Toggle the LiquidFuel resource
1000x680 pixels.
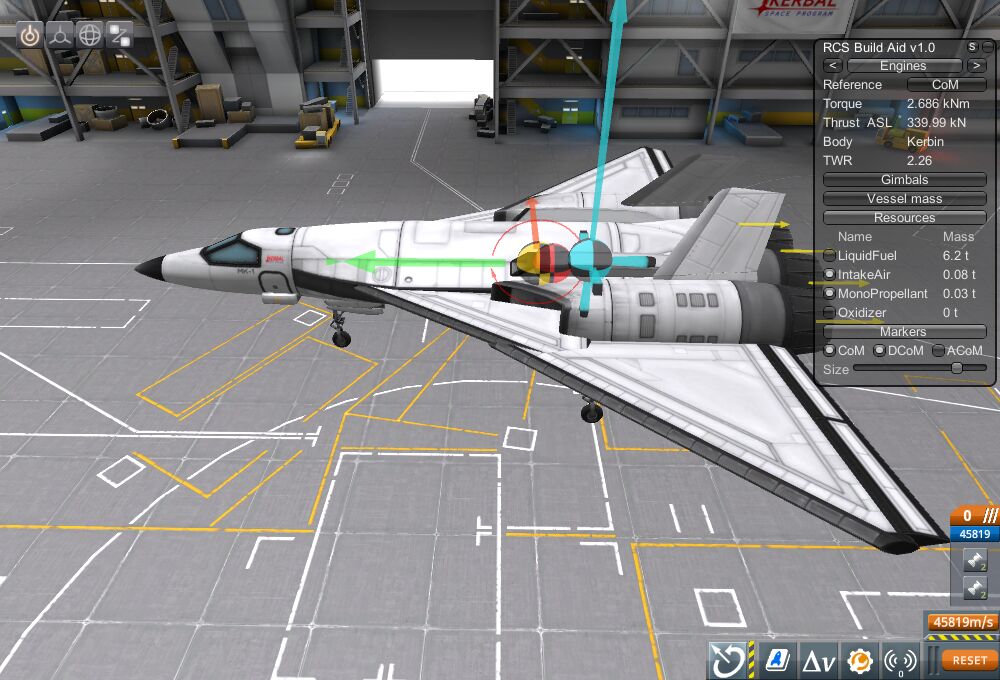click(x=830, y=256)
